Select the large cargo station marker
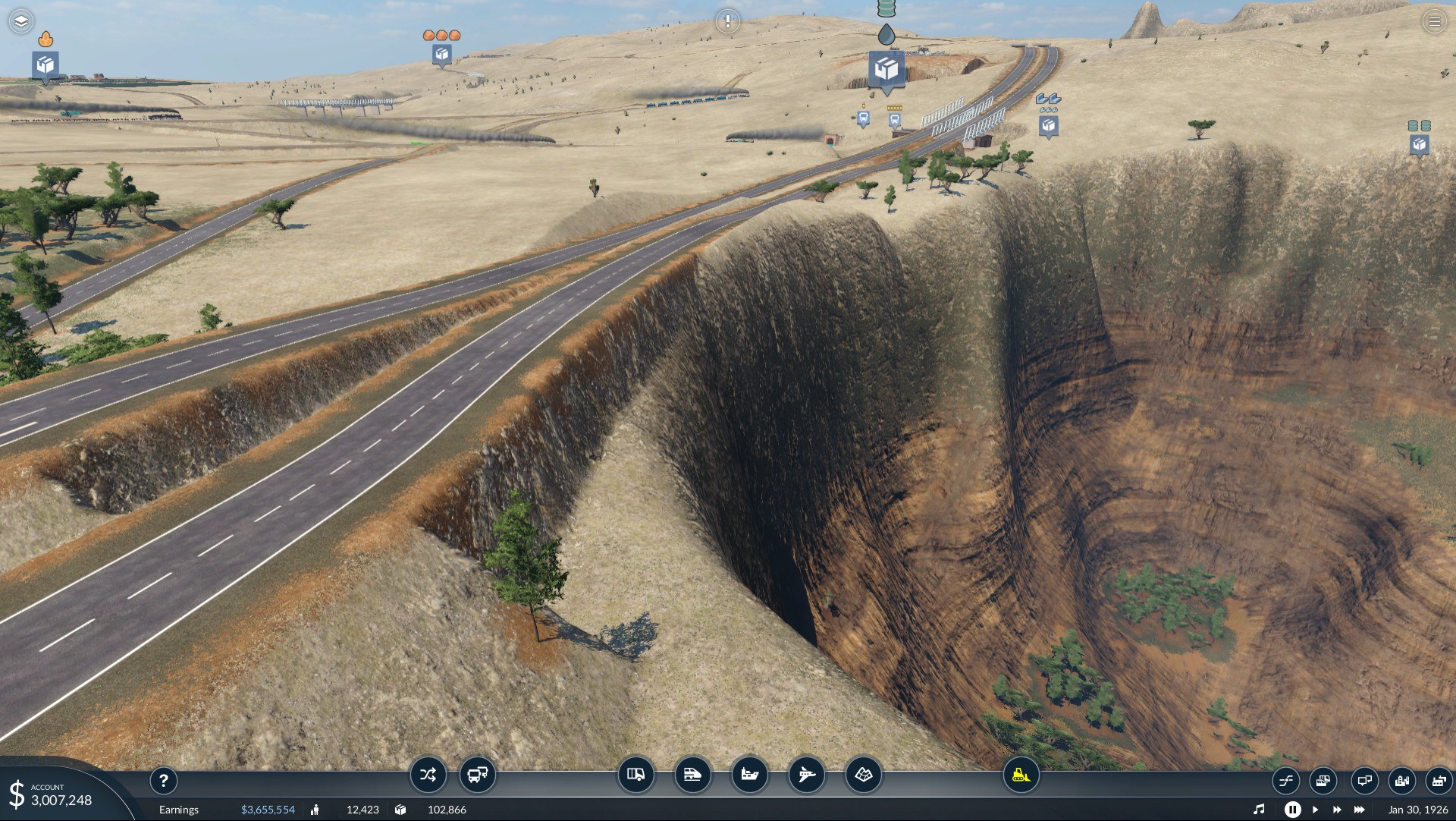 886,70
